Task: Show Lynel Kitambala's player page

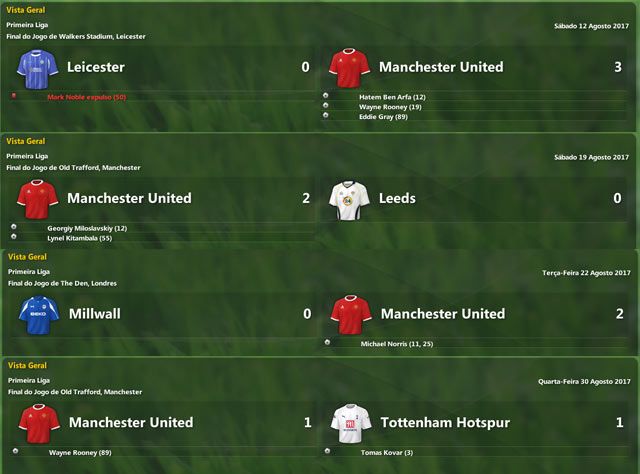Action: pos(80,238)
